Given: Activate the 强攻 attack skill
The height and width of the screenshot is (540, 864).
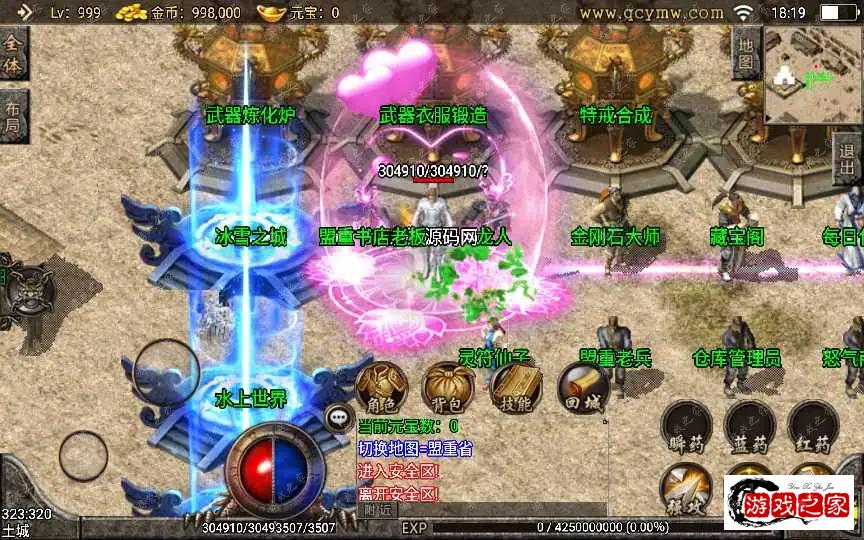Looking at the screenshot, I should click(x=687, y=486).
